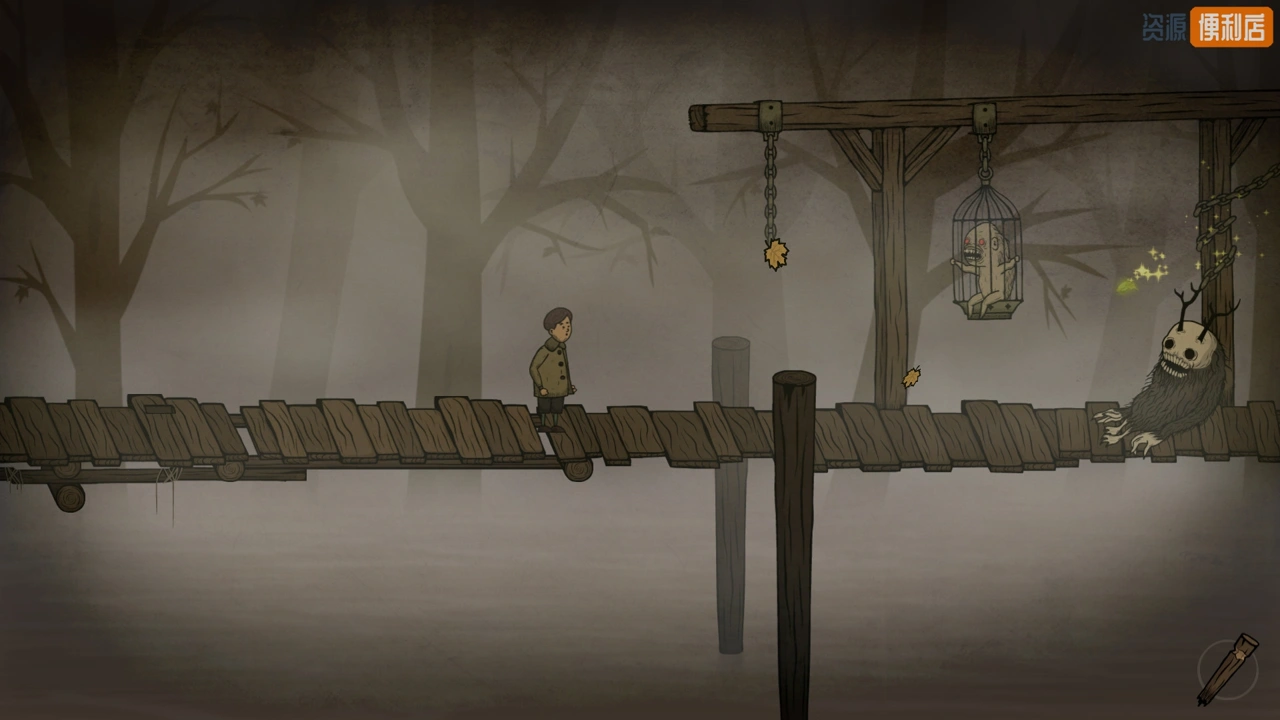Click the orange 便利店 watermark badge
The width and height of the screenshot is (1280, 720).
coord(1231,27)
